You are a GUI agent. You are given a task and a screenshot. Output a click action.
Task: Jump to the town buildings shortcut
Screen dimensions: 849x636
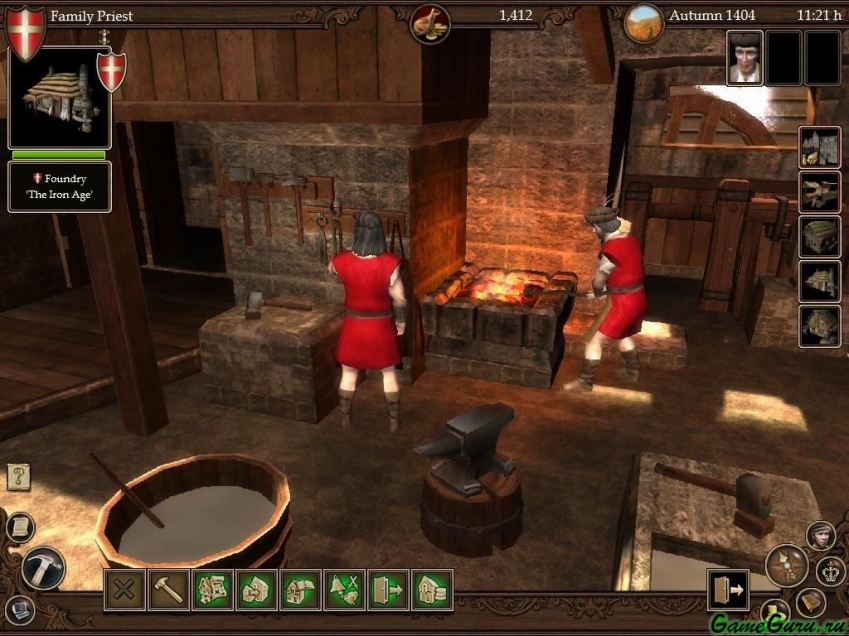click(819, 147)
